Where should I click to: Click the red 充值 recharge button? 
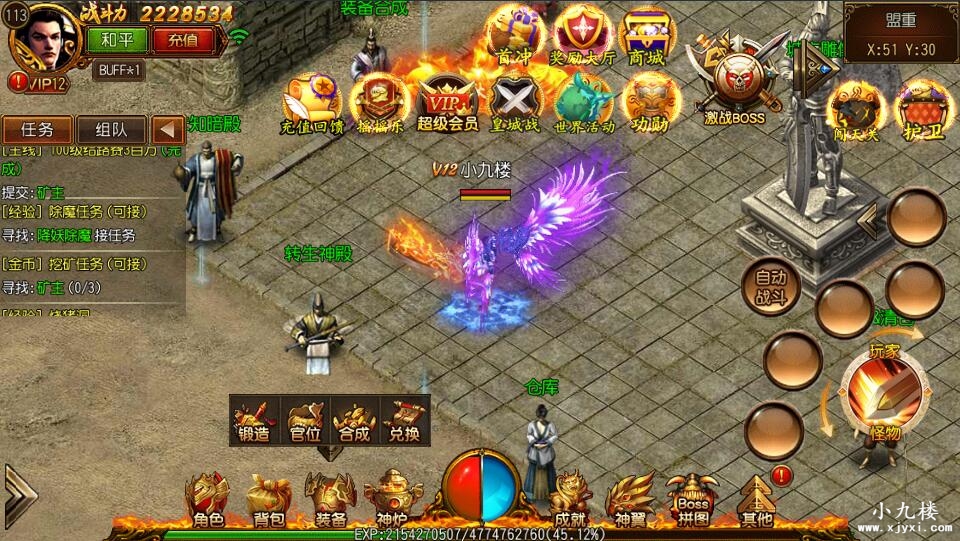click(182, 41)
